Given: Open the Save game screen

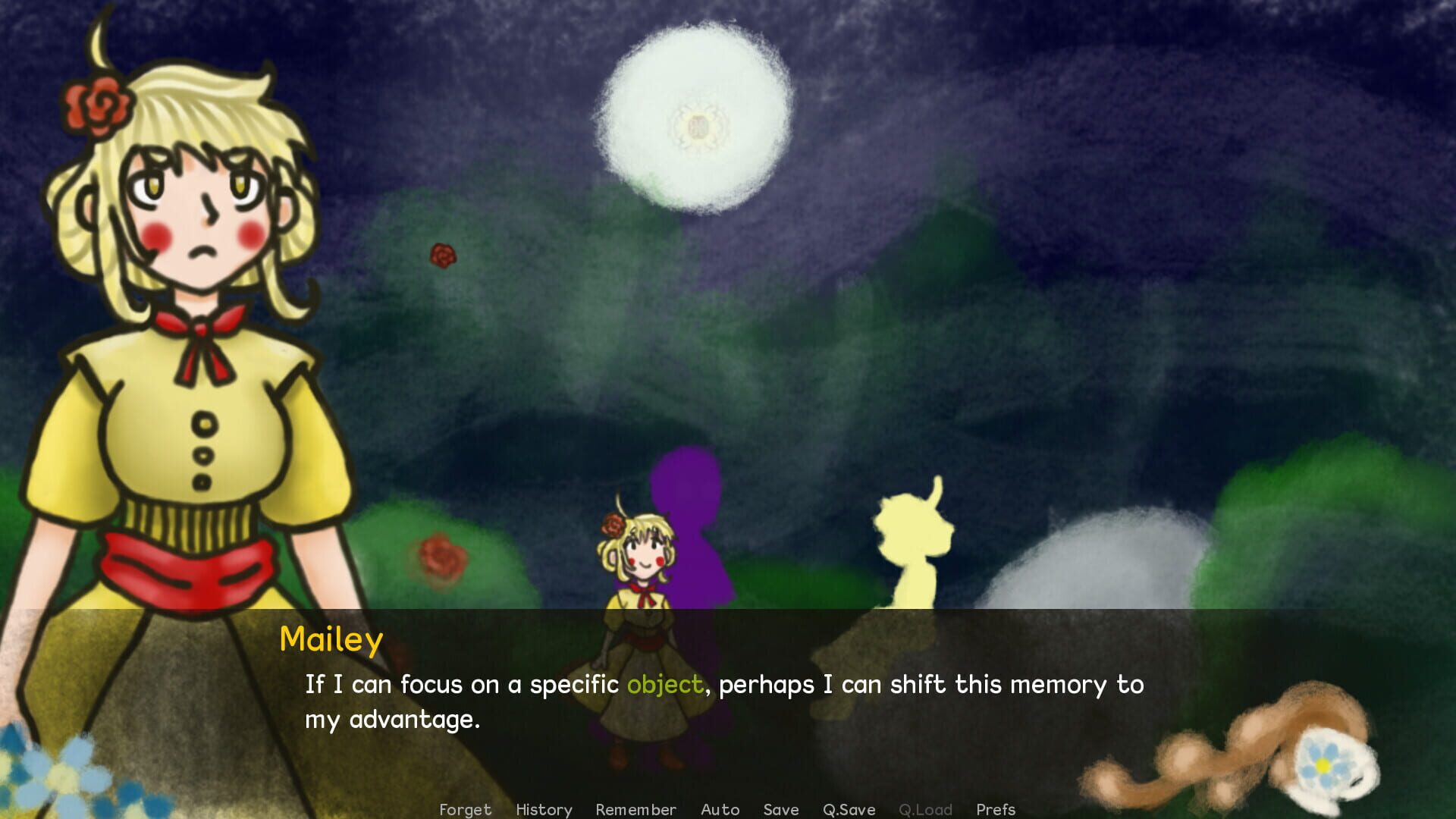Looking at the screenshot, I should click(x=780, y=809).
